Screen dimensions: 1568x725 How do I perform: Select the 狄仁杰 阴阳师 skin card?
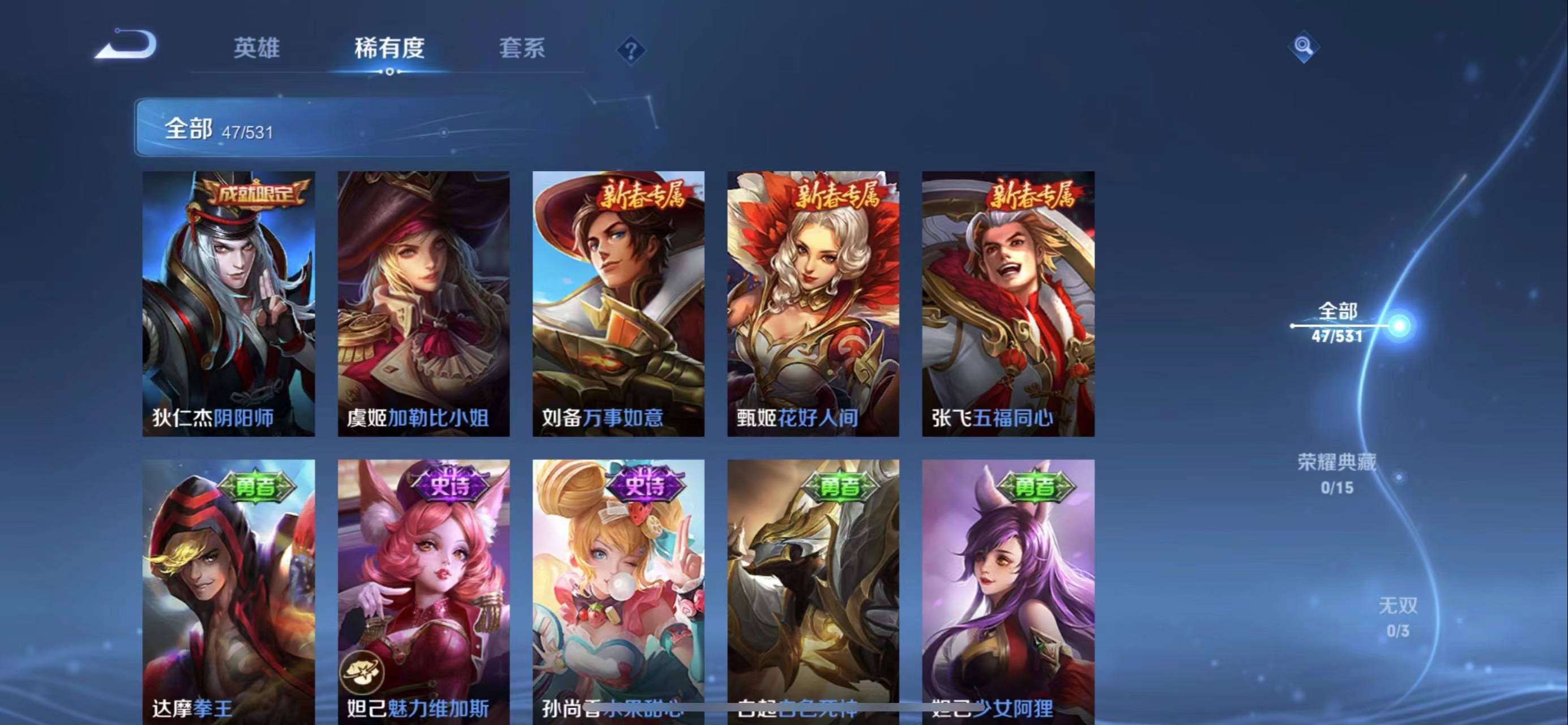229,304
